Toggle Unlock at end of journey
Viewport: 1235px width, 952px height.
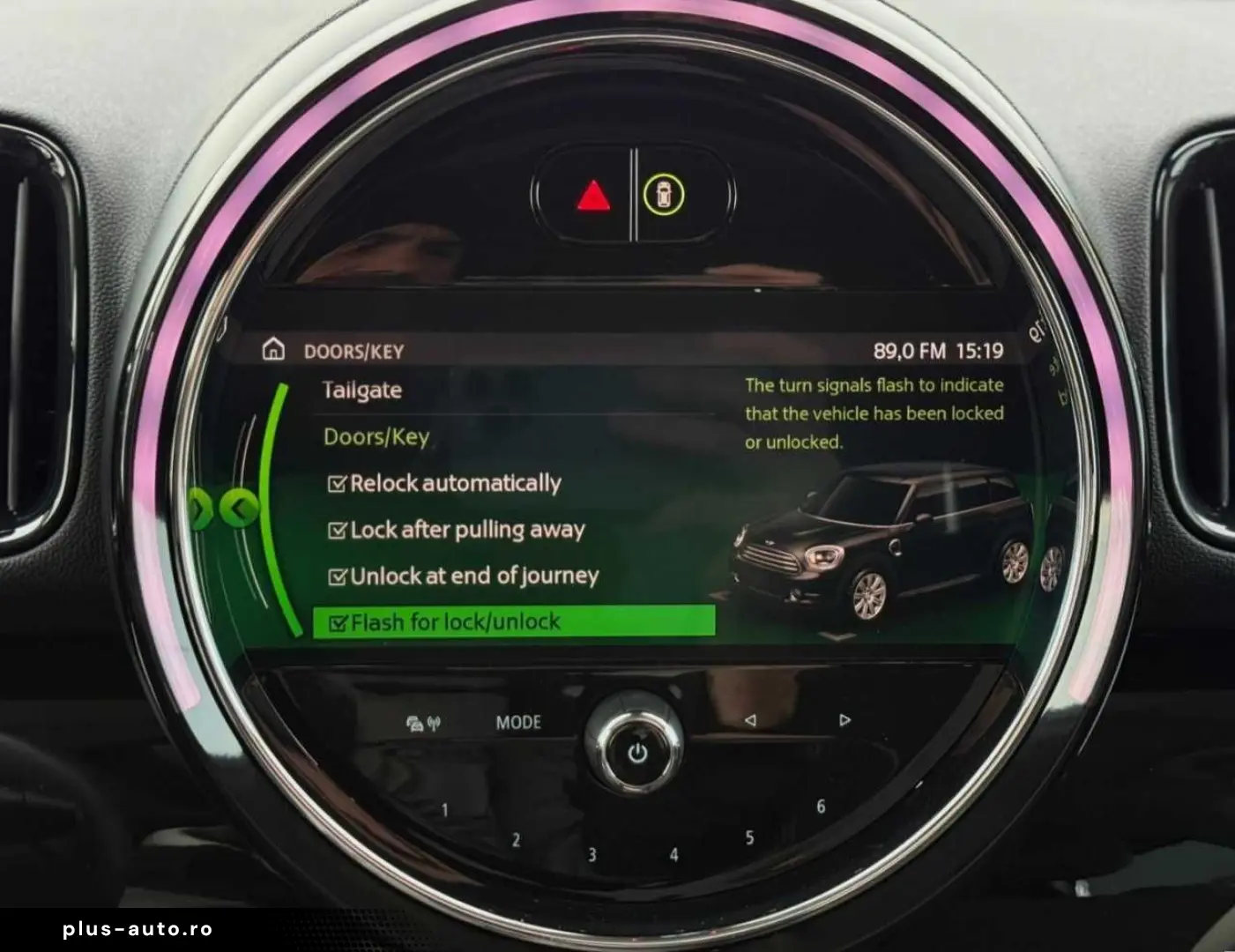click(337, 577)
